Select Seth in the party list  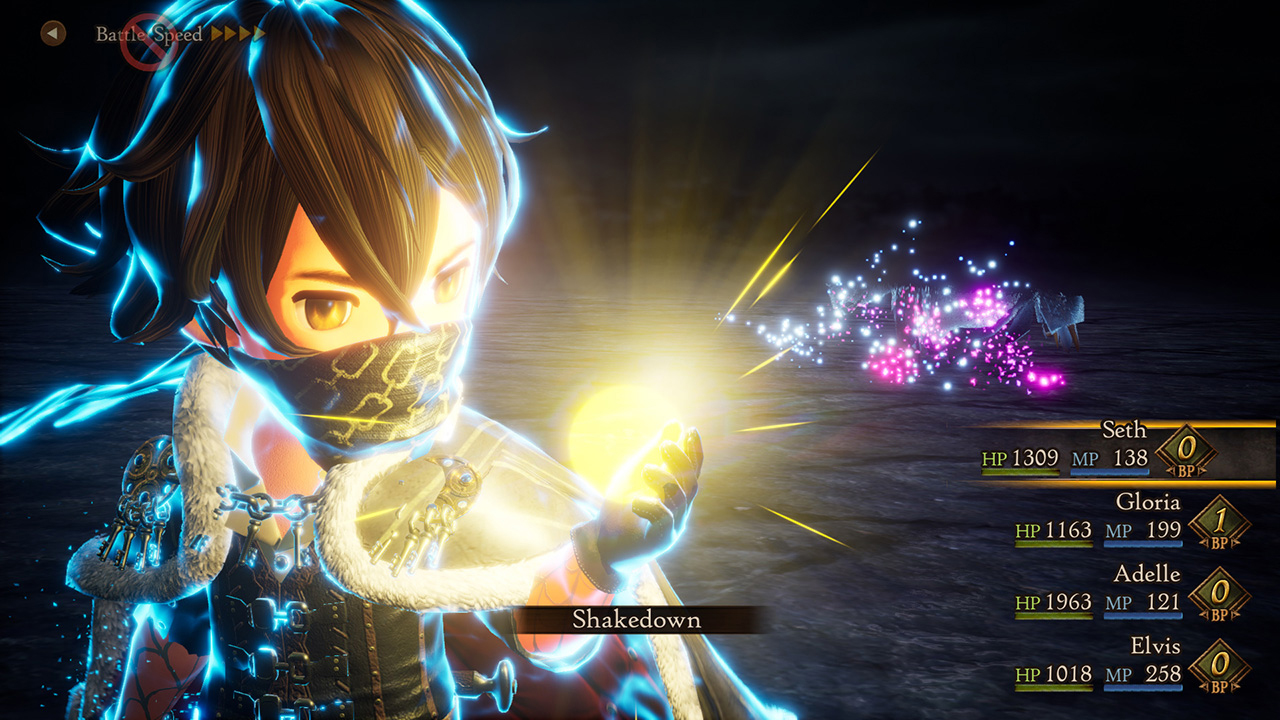point(1123,431)
